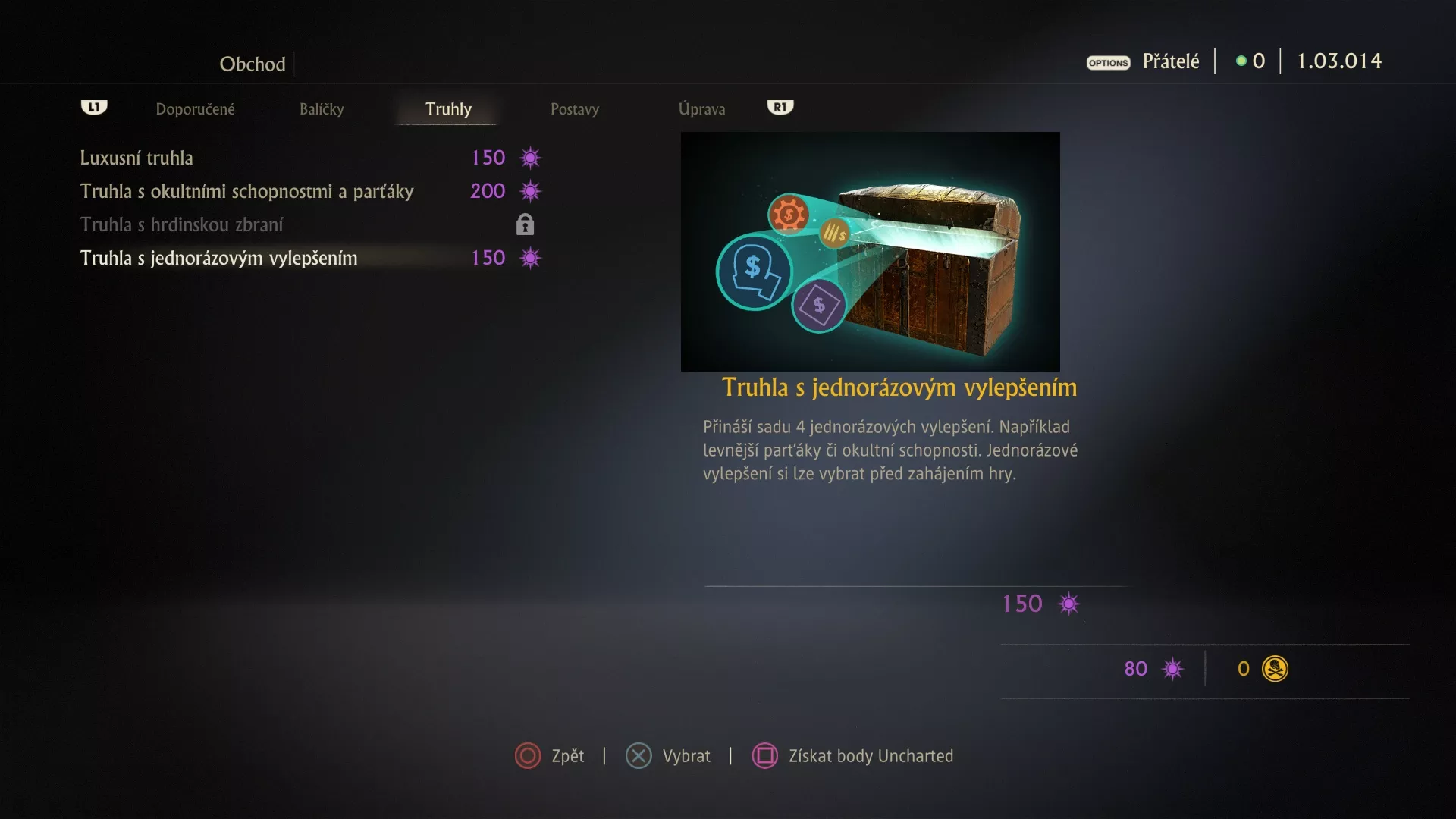
Task: Choose Truhla s okultními schopnostmi a parťáky
Action: [246, 191]
